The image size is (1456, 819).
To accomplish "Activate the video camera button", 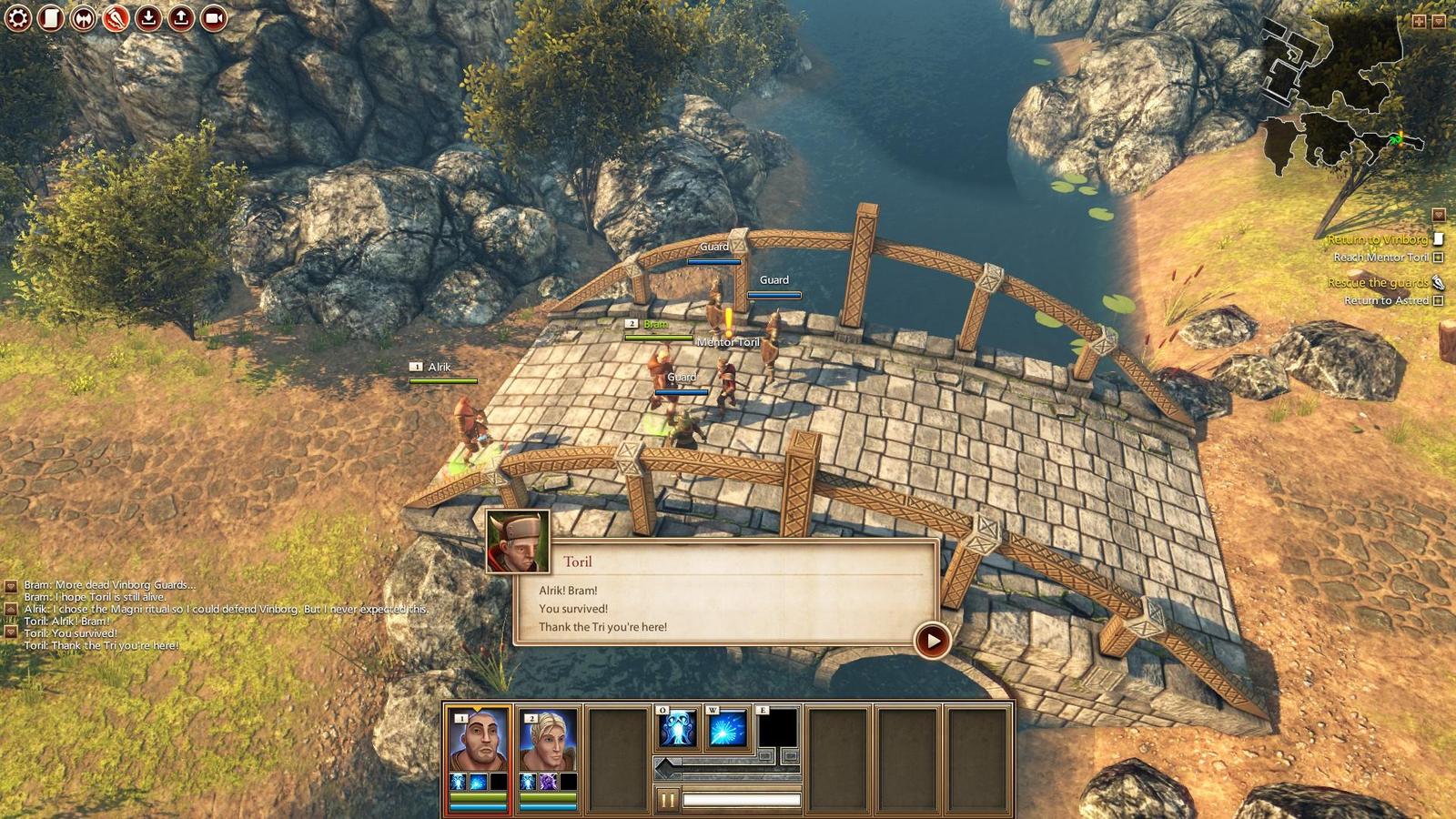I will pos(214,17).
